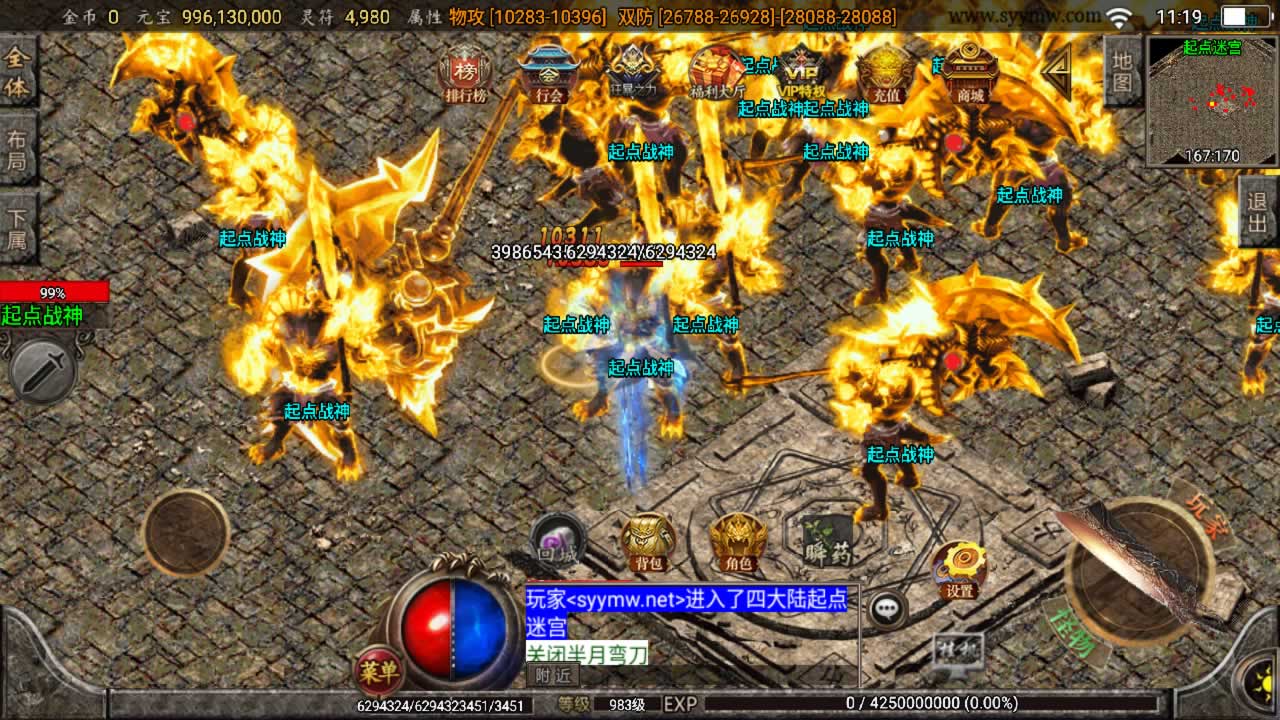1280x720 pixels.
Task: Tap the sword attack mode icon
Action: tap(42, 371)
